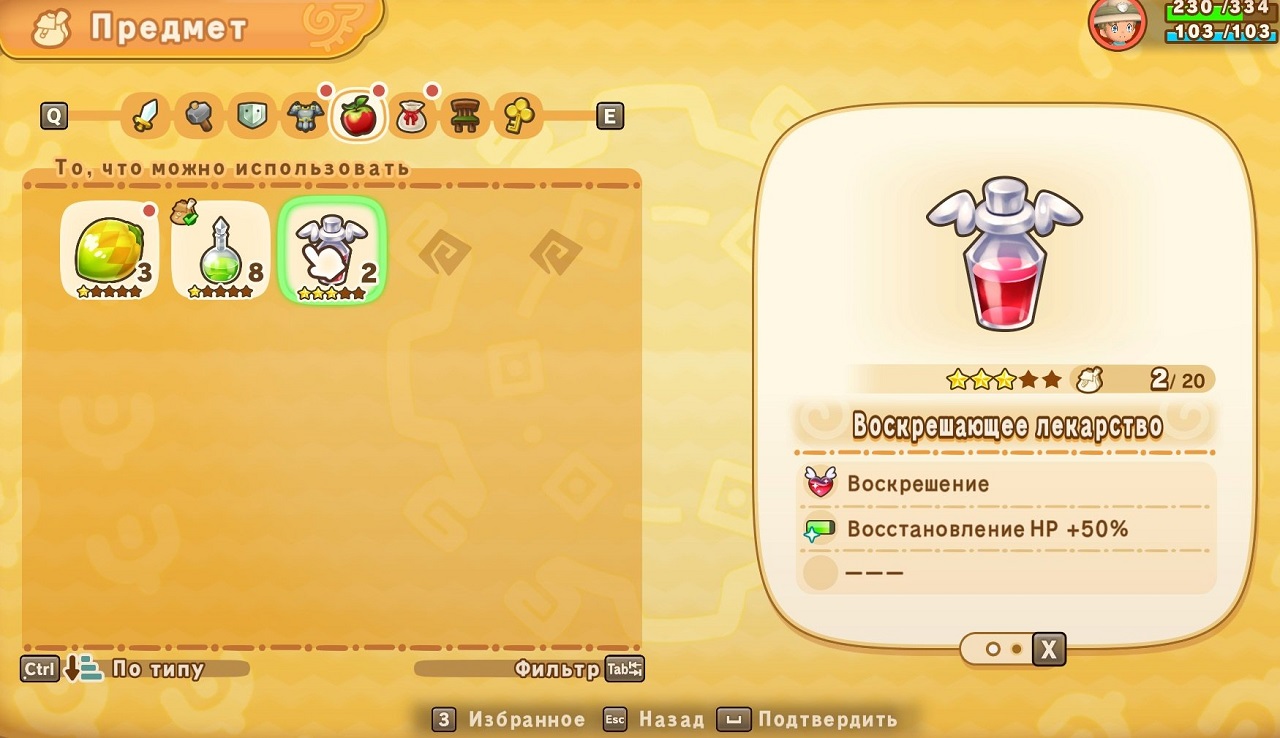This screenshot has width=1280, height=738.
Task: Switch to the armor category tab
Action: [x=305, y=116]
